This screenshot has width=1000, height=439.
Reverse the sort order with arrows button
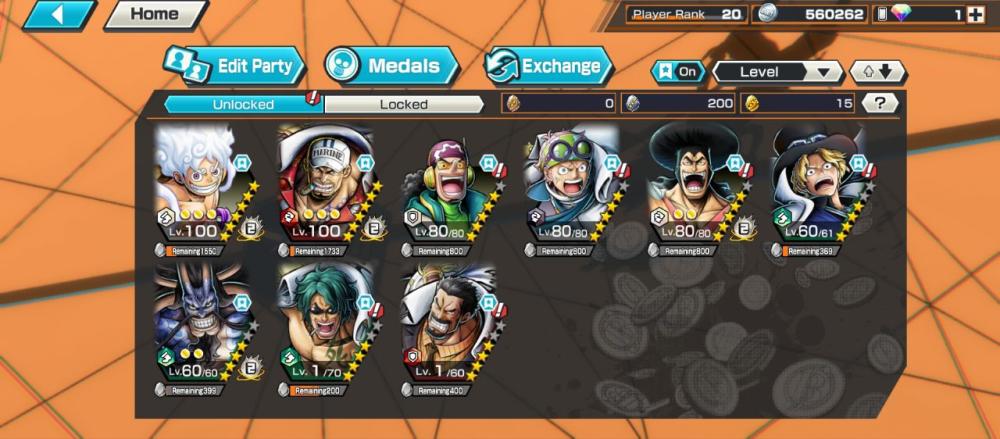point(877,72)
